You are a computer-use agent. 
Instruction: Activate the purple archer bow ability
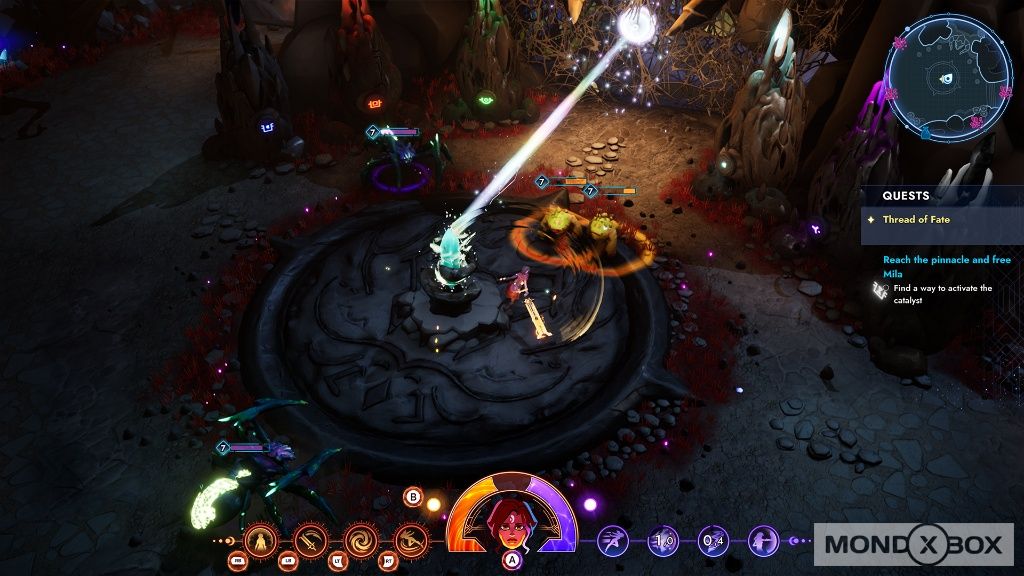[764, 541]
